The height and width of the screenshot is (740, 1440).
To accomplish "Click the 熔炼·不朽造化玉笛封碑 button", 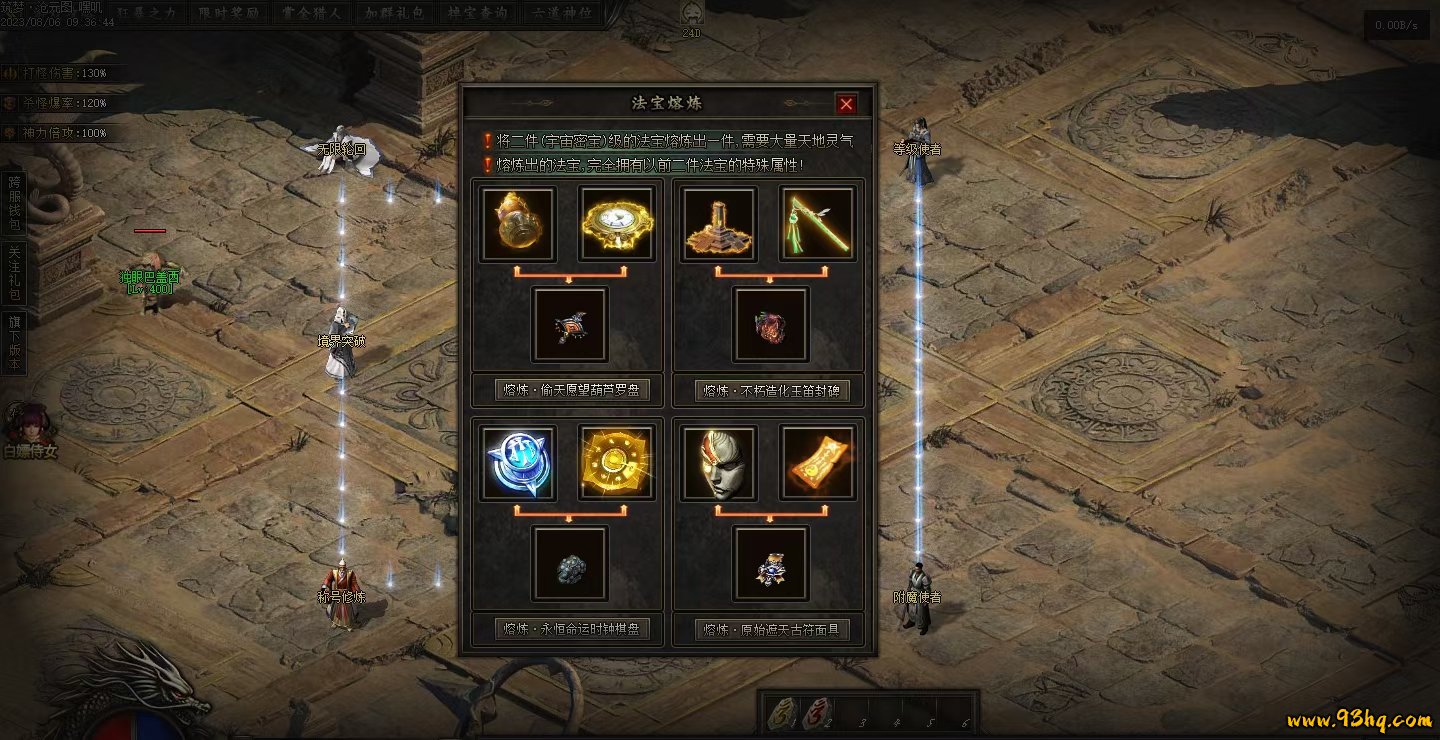I will click(772, 390).
